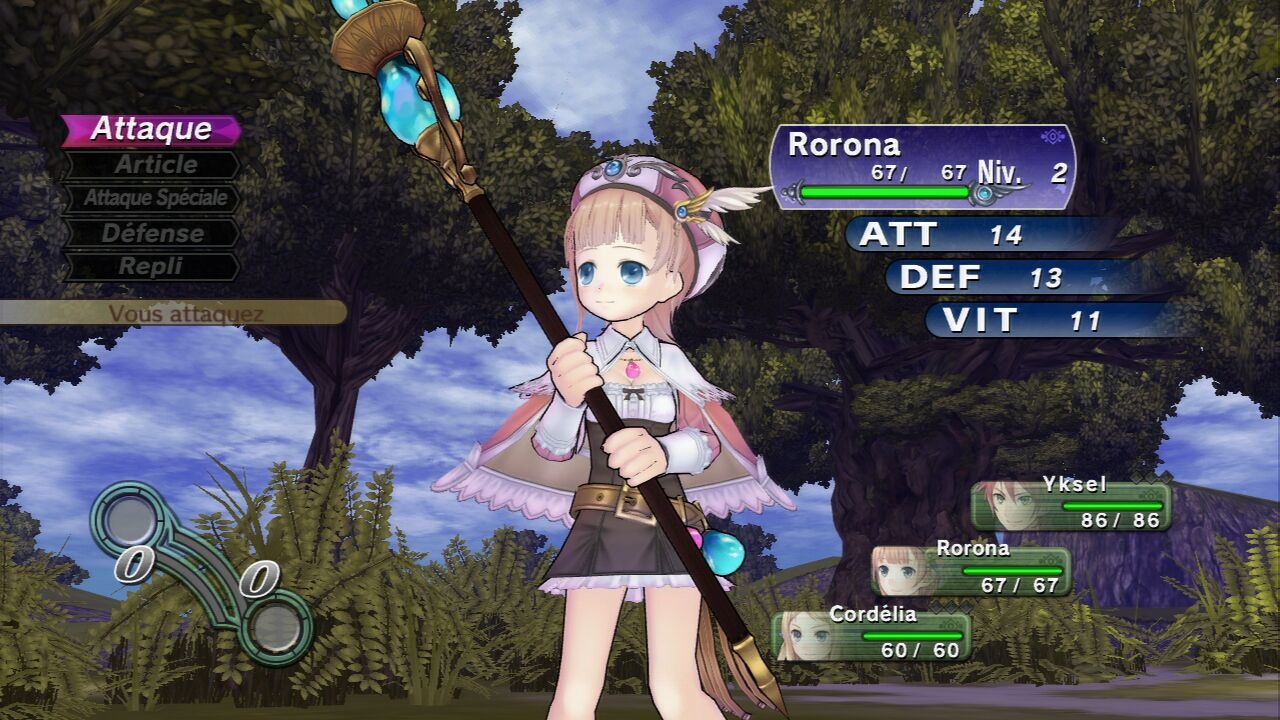Choose Cordélia's party panel
This screenshot has height=720, width=1280.
pyautogui.click(x=870, y=636)
